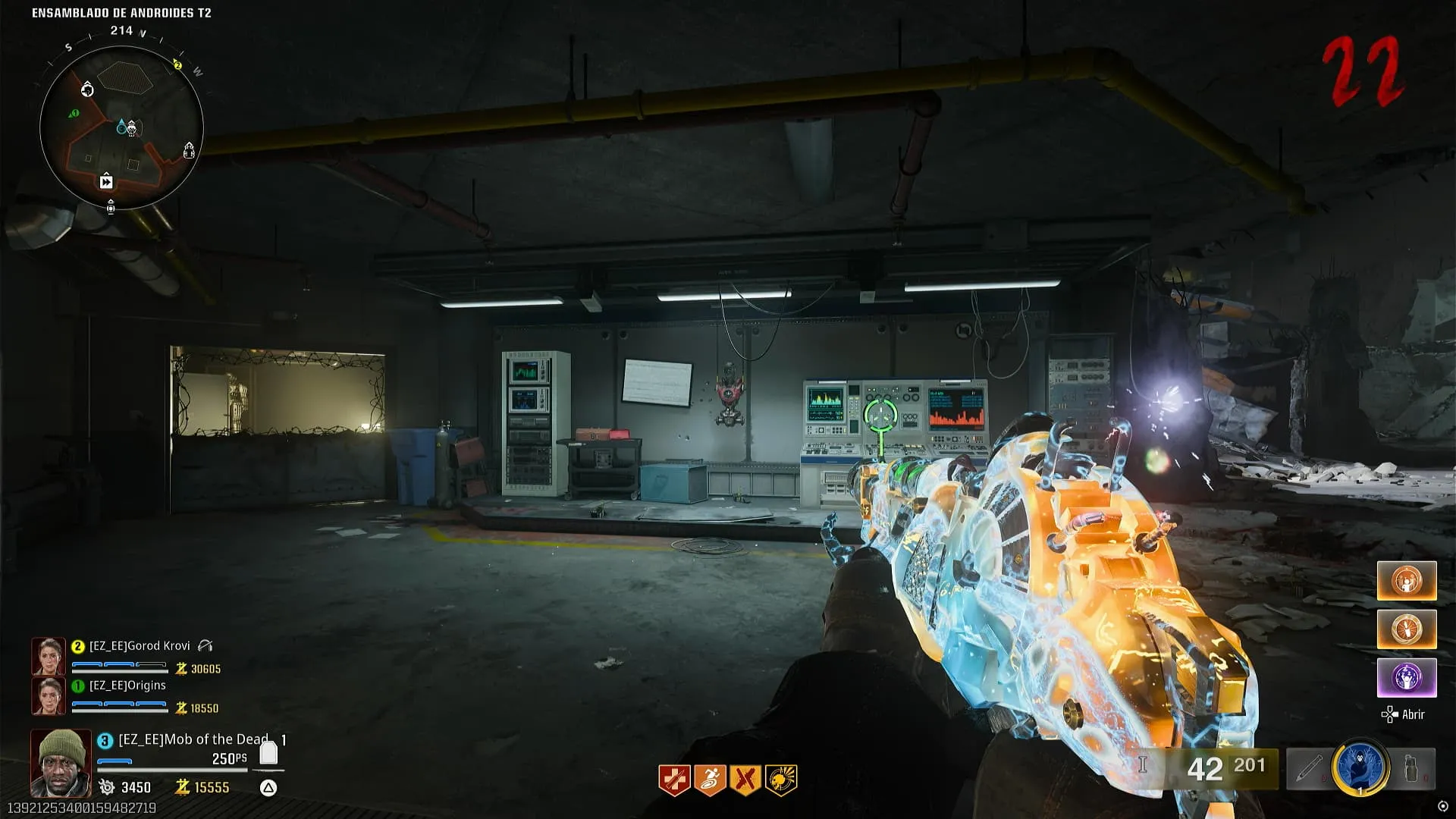
Task: Select the fast-forward marker on the minimap
Action: [x=106, y=181]
